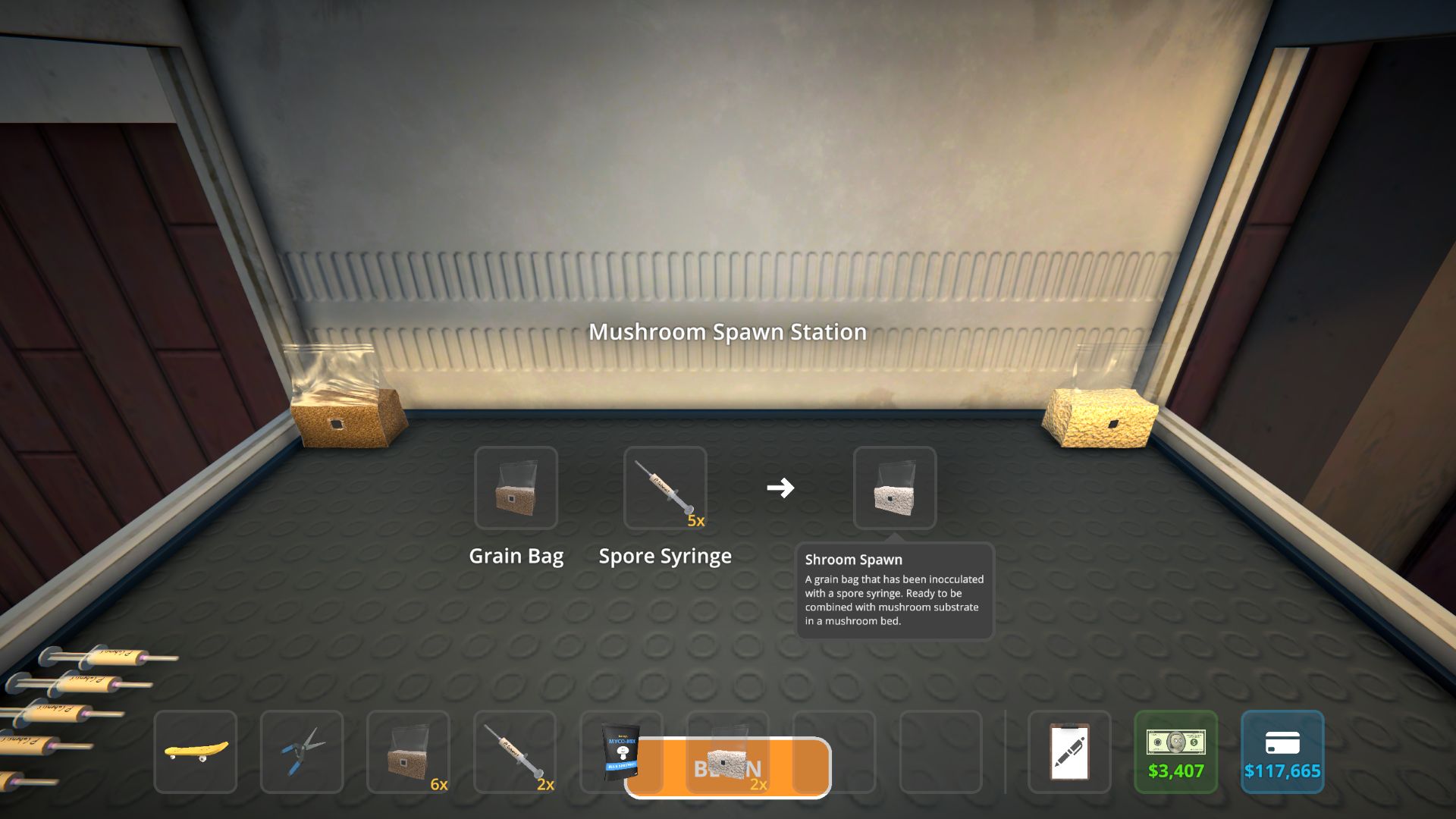1456x819 pixels.
Task: Select the trimming scissors hotbar slot
Action: pyautogui.click(x=303, y=752)
